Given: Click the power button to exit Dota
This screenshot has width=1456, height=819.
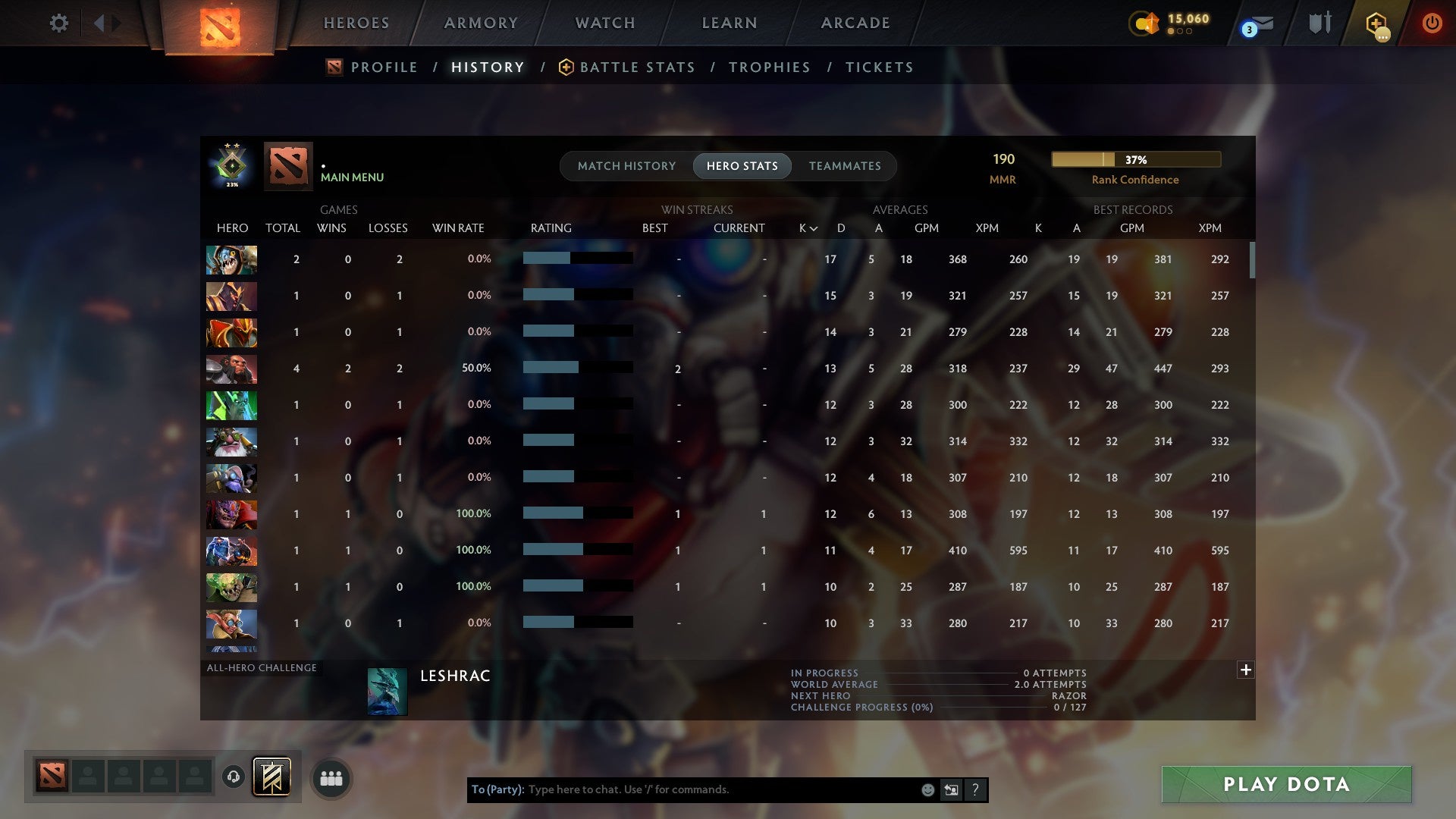Looking at the screenshot, I should pos(1432,23).
